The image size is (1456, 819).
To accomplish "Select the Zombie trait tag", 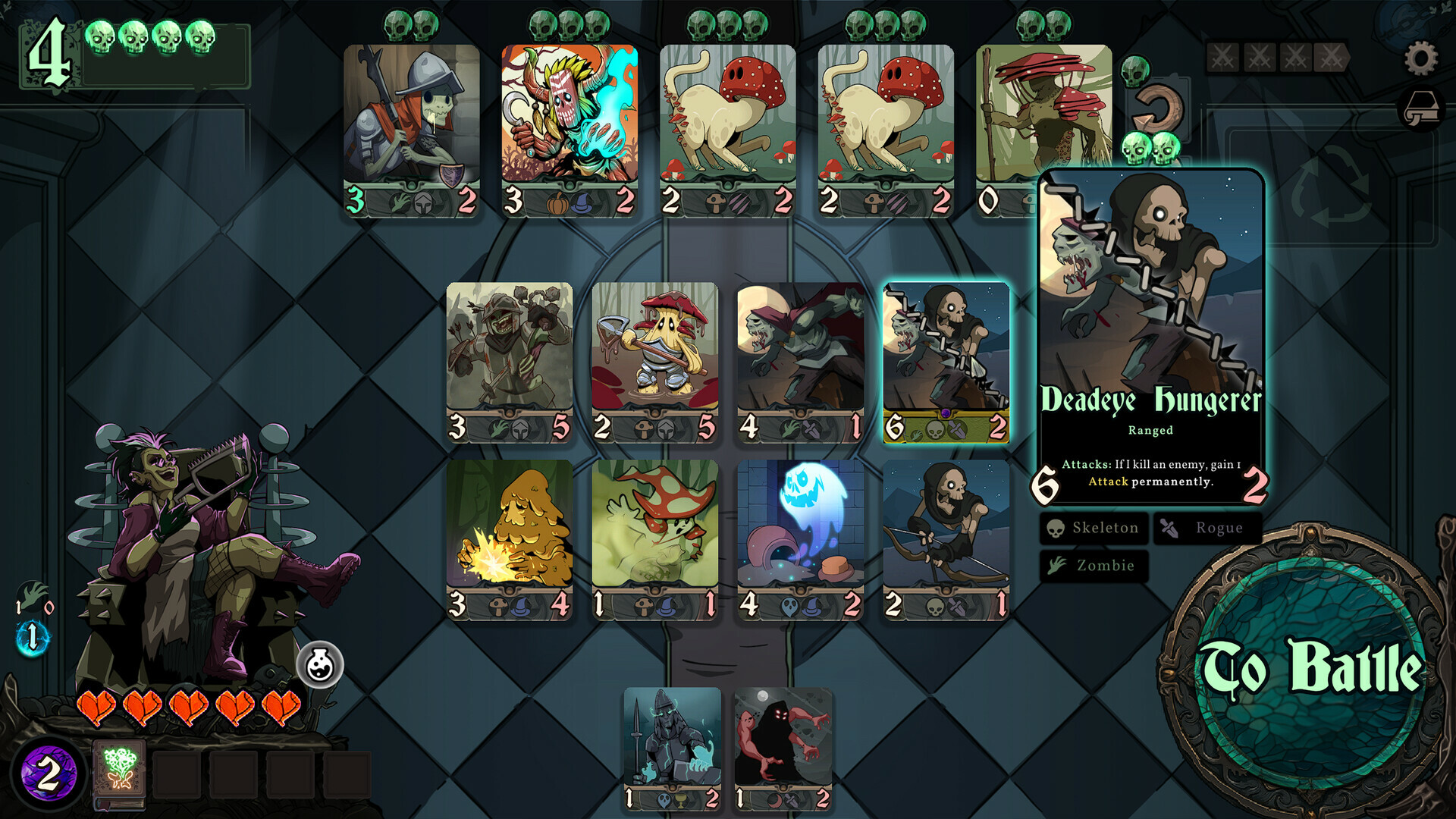I will click(1093, 566).
